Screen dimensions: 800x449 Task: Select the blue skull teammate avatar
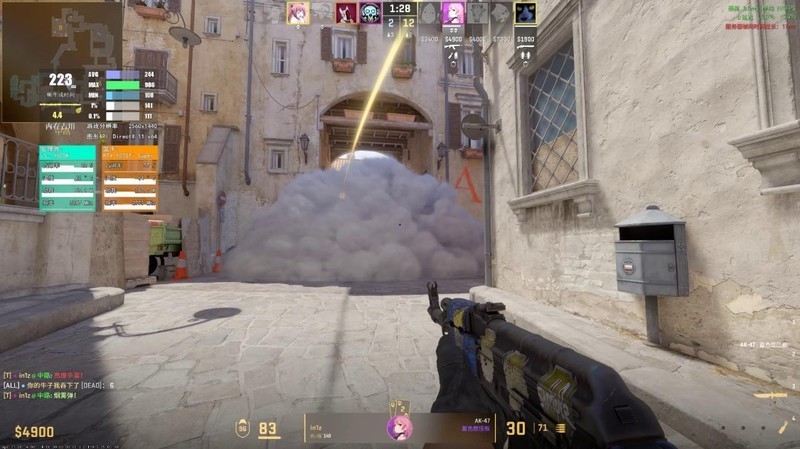370,13
